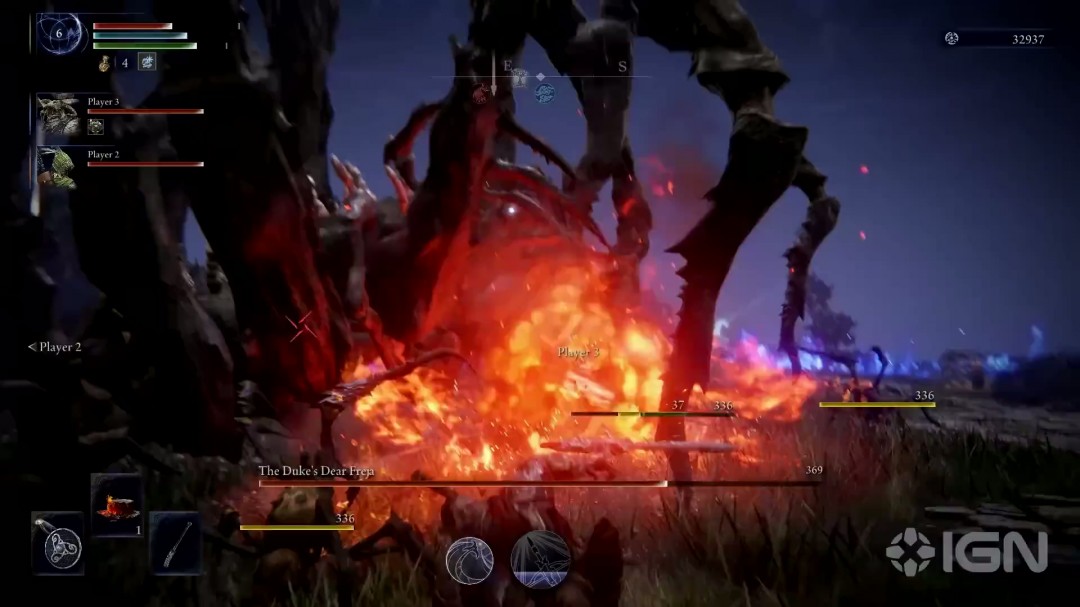
Task: Select the golden flask icon
Action: point(104,63)
